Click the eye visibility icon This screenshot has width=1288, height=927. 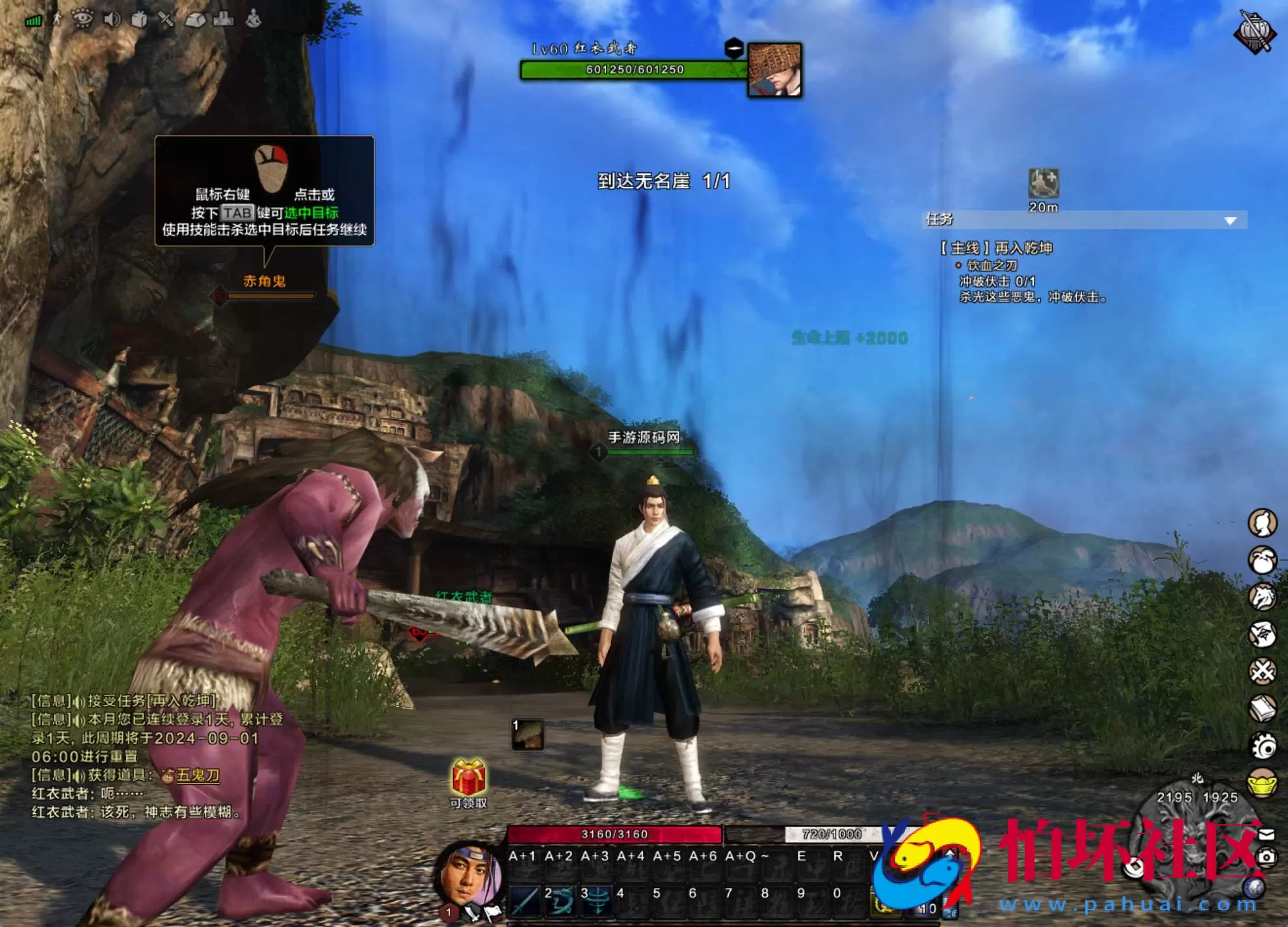(83, 19)
